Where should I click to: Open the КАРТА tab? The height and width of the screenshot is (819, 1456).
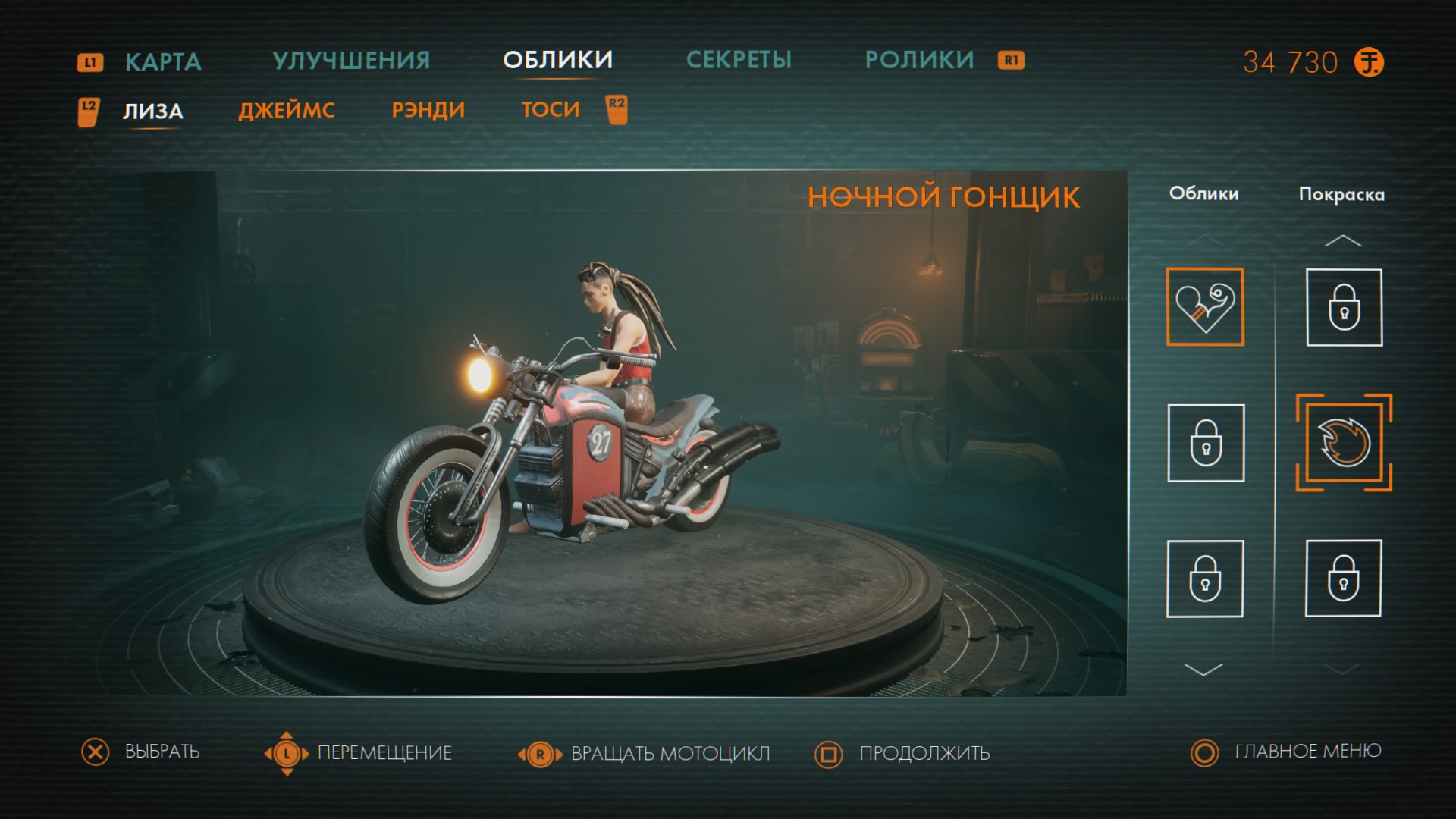coord(163,61)
